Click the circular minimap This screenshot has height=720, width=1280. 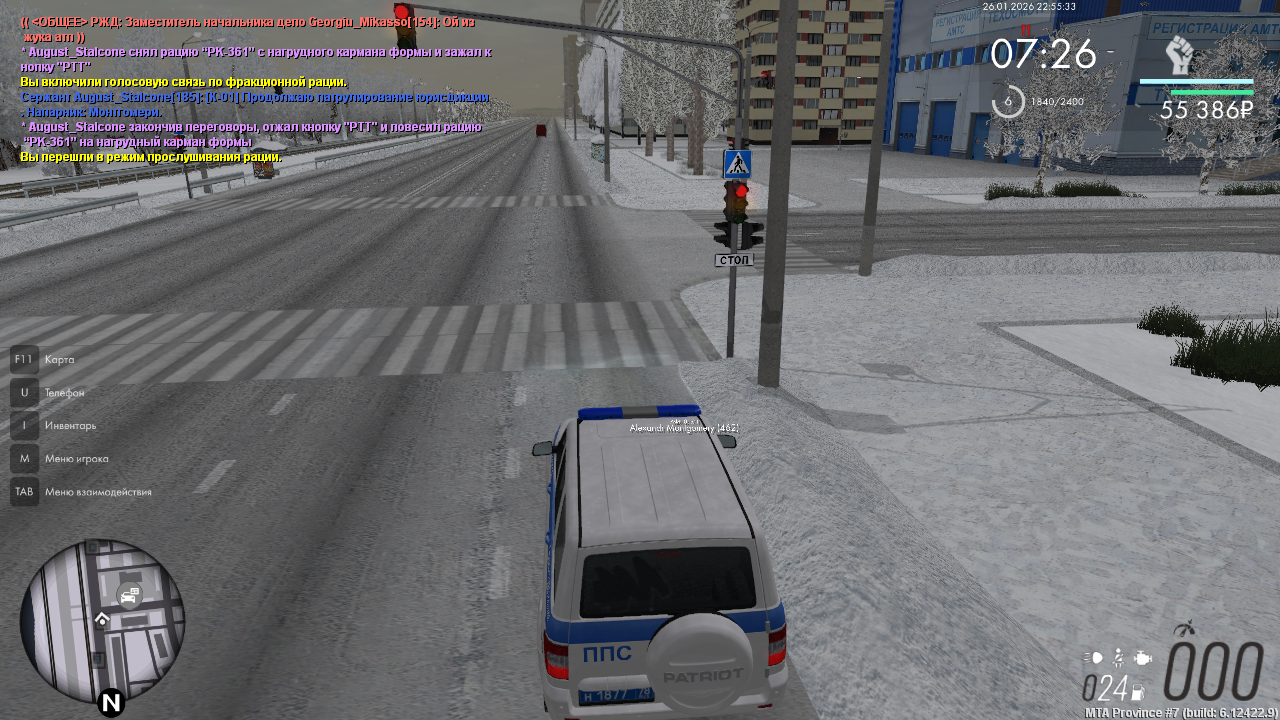[102, 621]
